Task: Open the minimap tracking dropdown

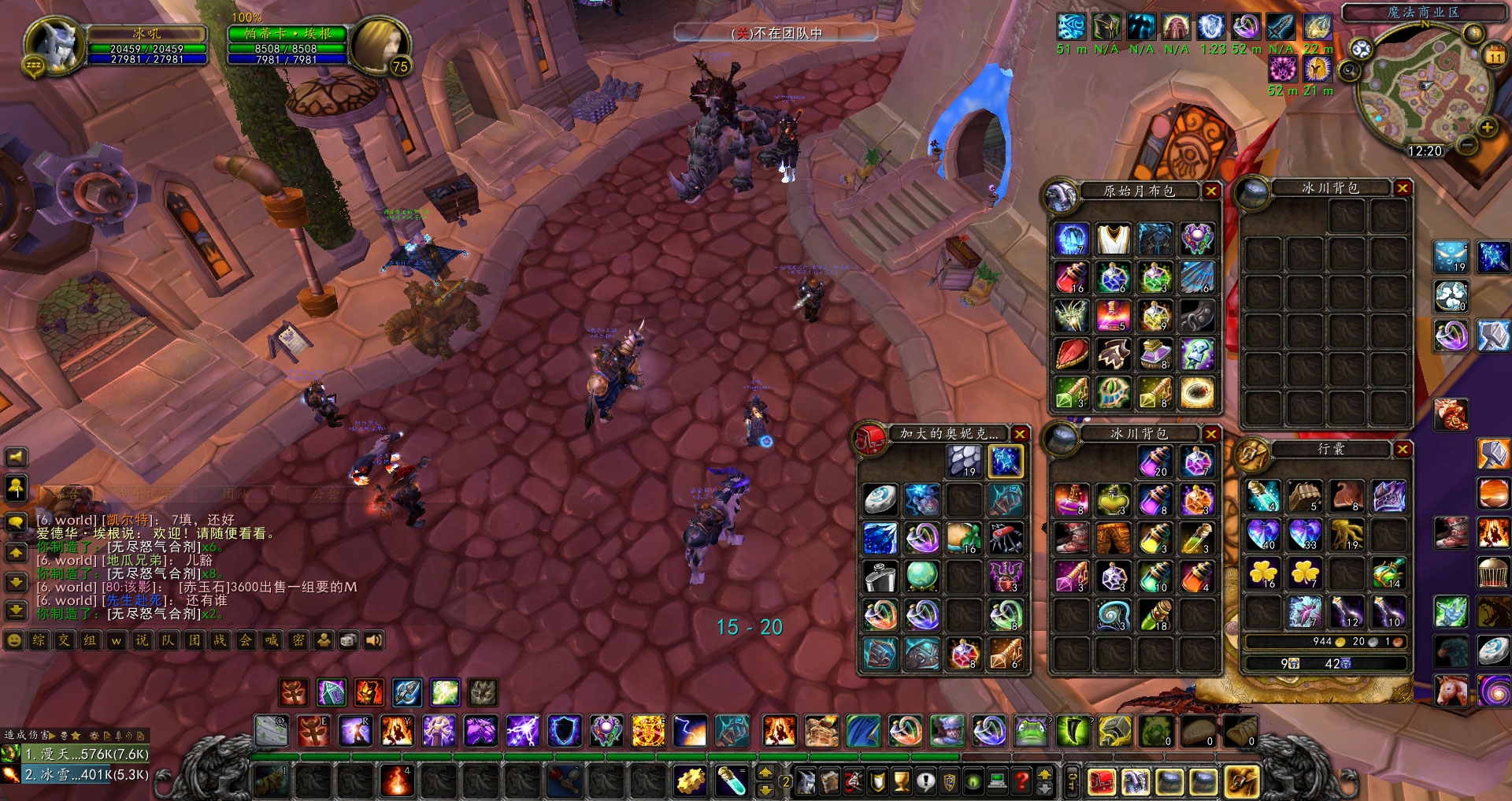Action: [1348, 71]
